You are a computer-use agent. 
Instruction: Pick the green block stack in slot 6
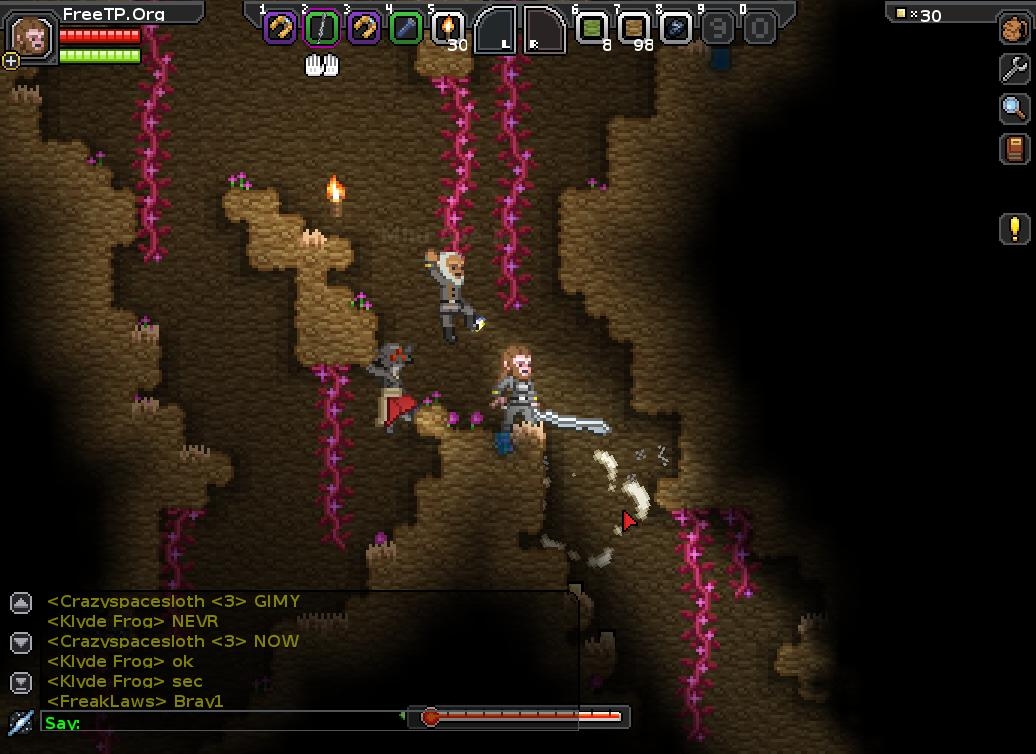(x=591, y=28)
